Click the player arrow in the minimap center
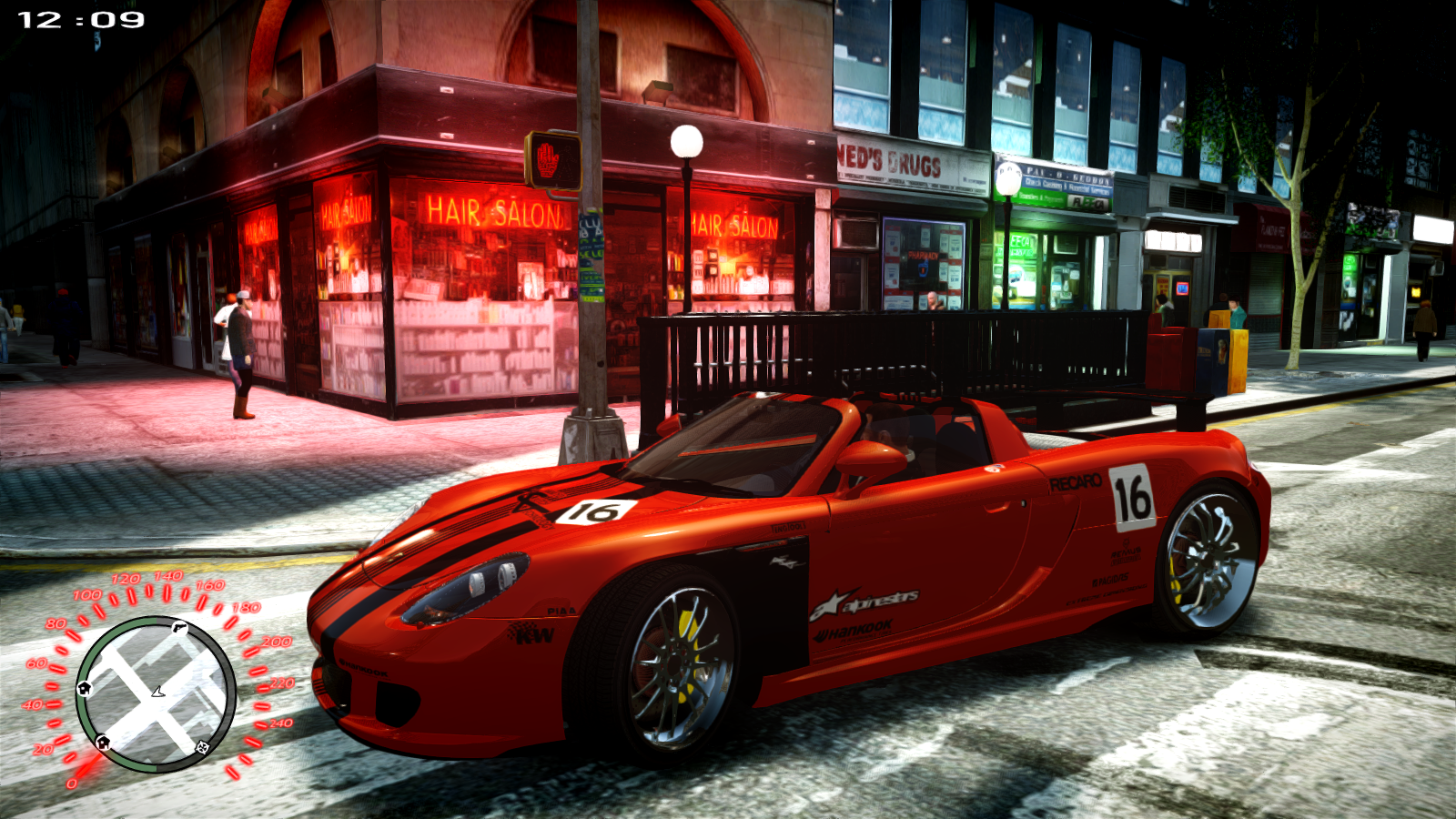The image size is (1456, 819). [157, 692]
